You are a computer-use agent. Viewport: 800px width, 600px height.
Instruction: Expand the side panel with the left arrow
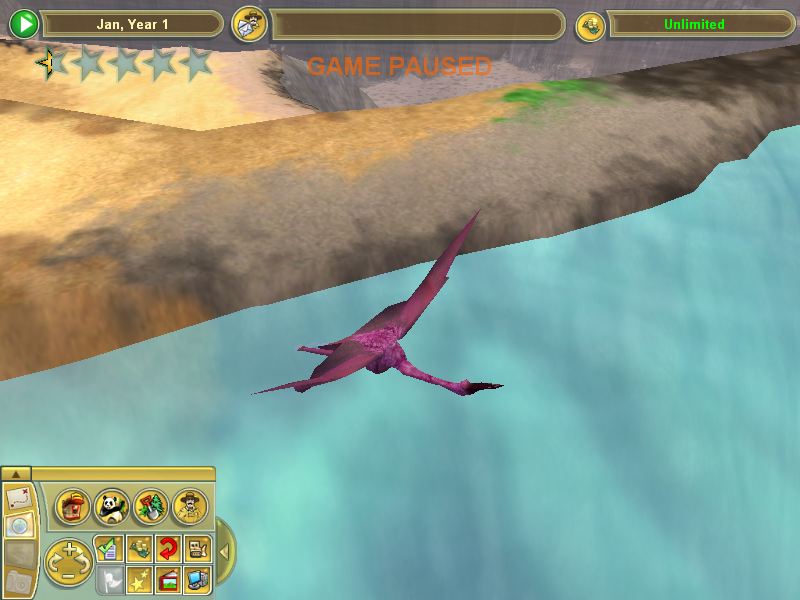point(225,551)
